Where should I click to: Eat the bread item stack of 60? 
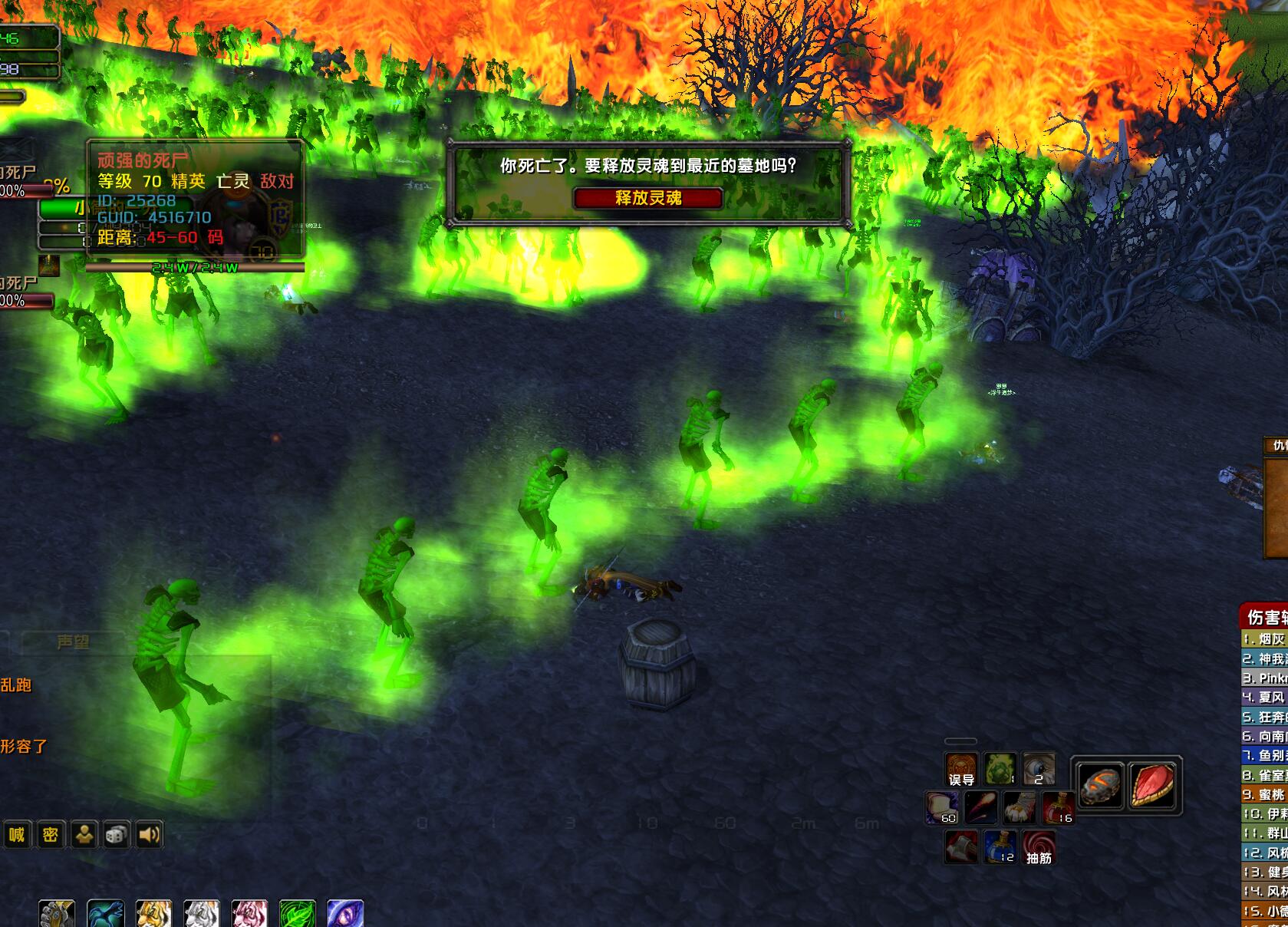(x=942, y=808)
